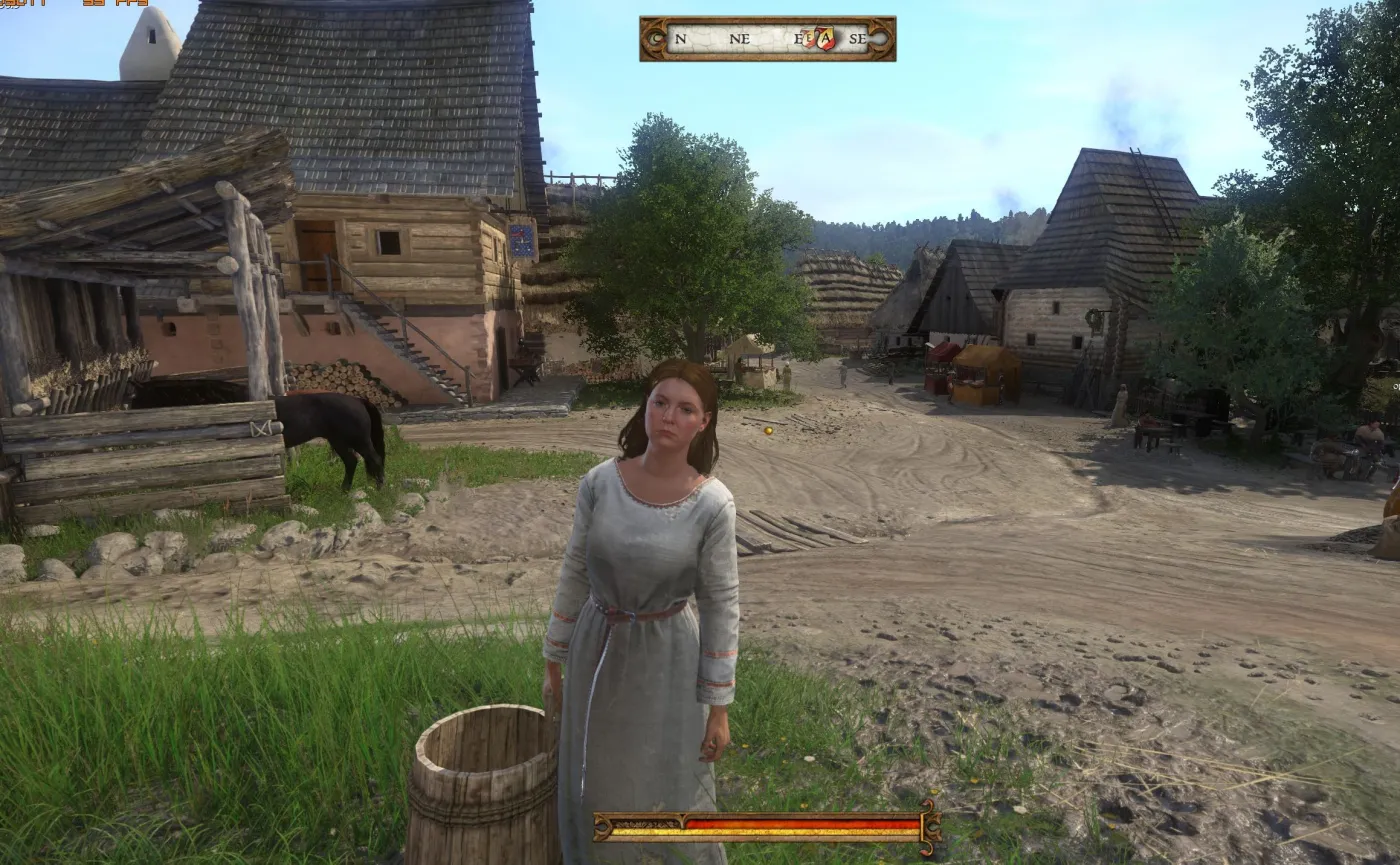
Task: Select the 'N' north marker on the compass
Action: (x=680, y=40)
